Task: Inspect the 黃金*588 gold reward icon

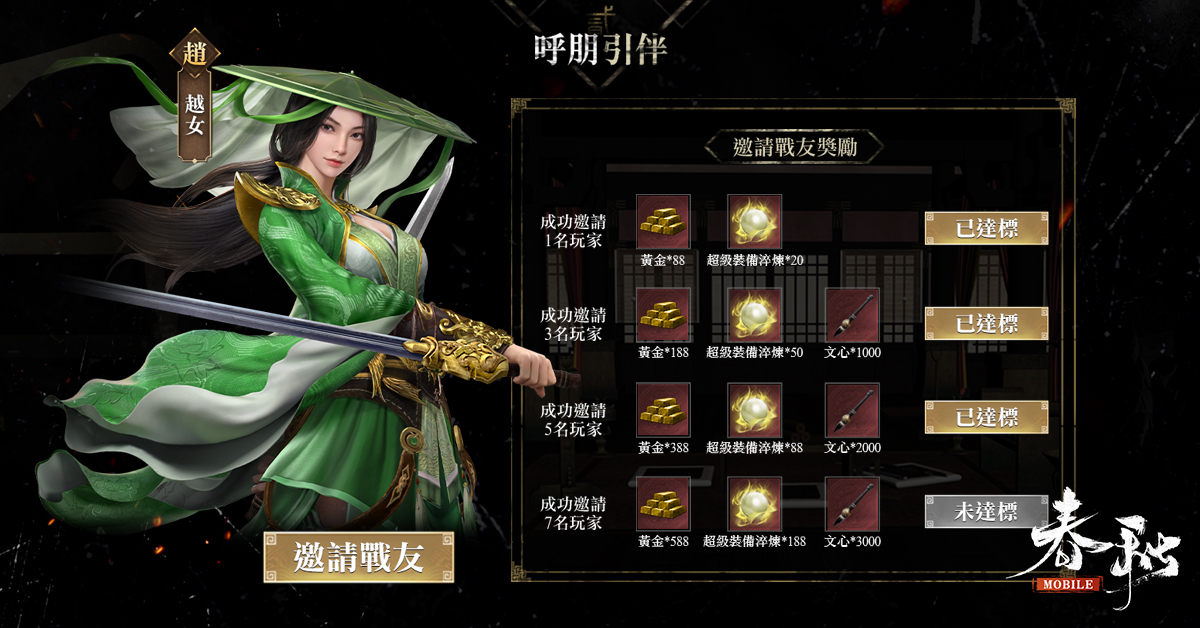Action: [x=663, y=504]
